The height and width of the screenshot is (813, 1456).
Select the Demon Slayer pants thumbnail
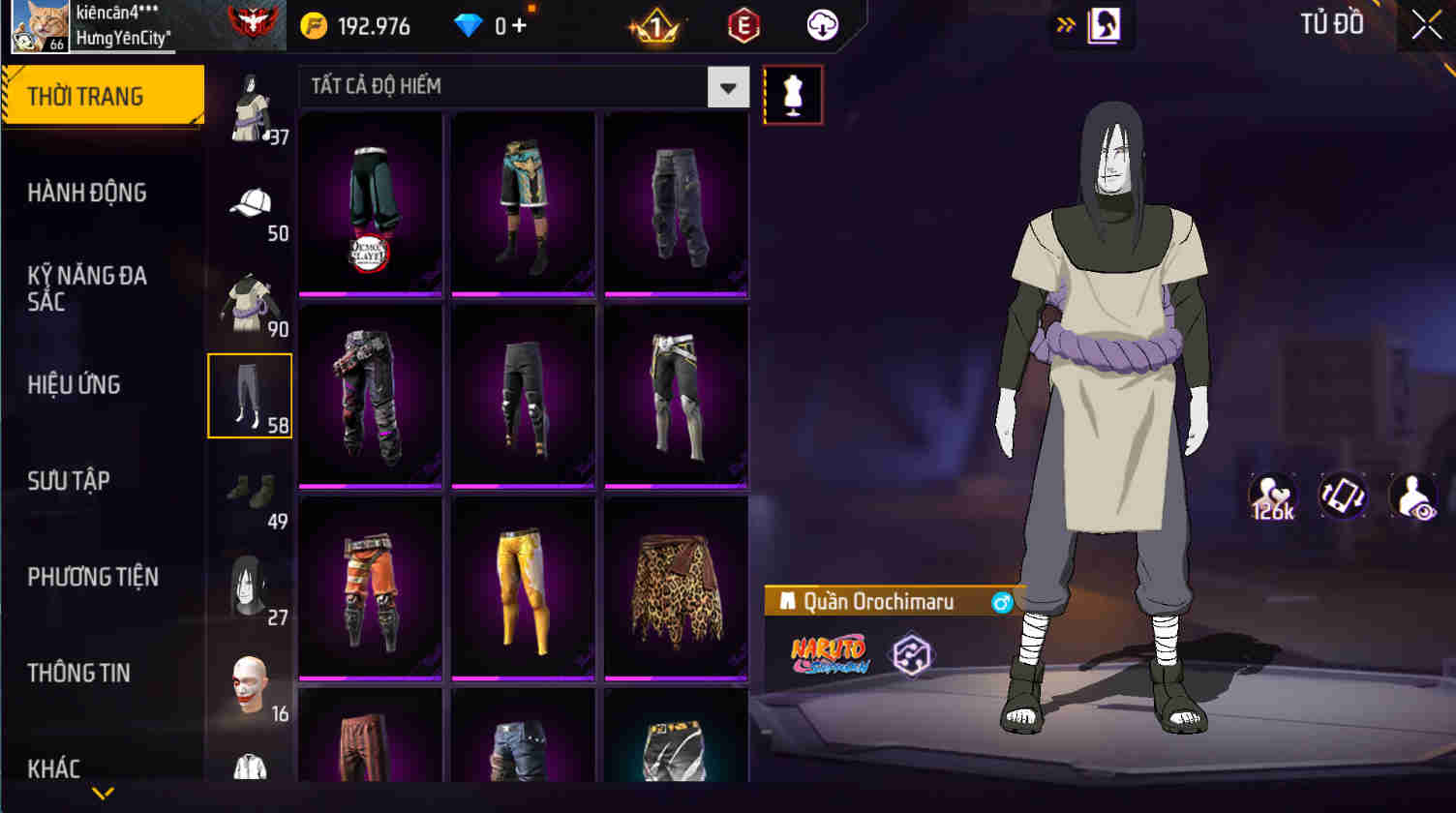tap(371, 201)
